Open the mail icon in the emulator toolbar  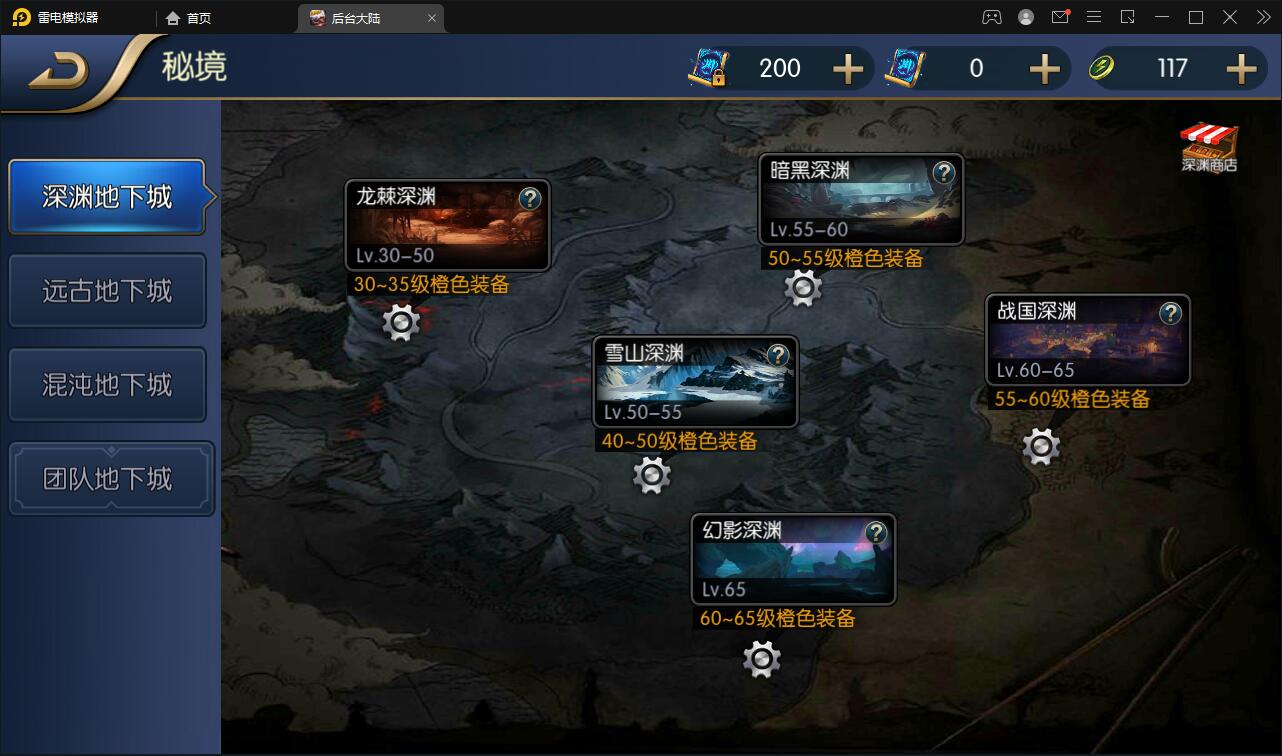point(1060,16)
